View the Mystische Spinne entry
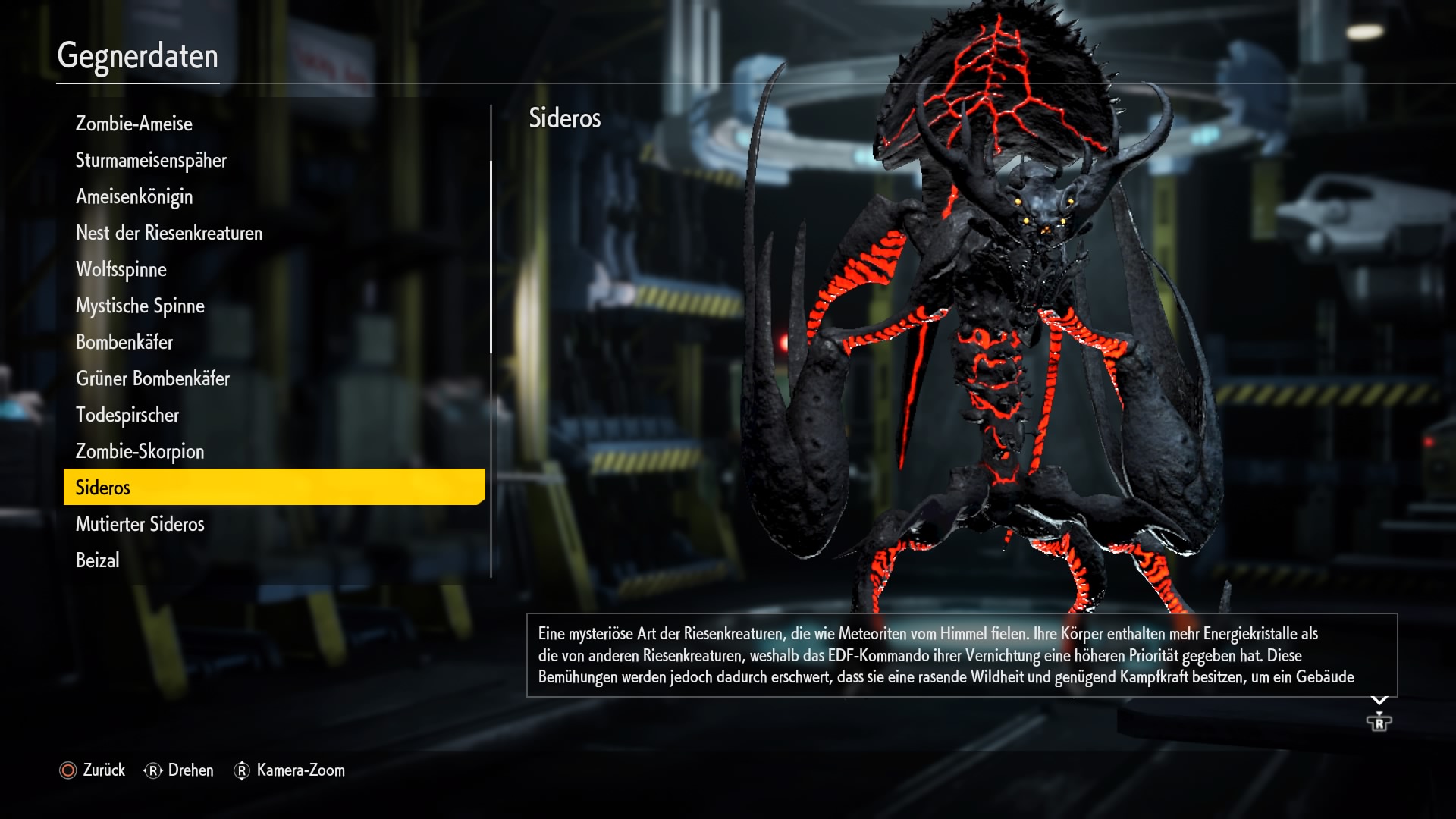Viewport: 1456px width, 819px height. click(140, 306)
